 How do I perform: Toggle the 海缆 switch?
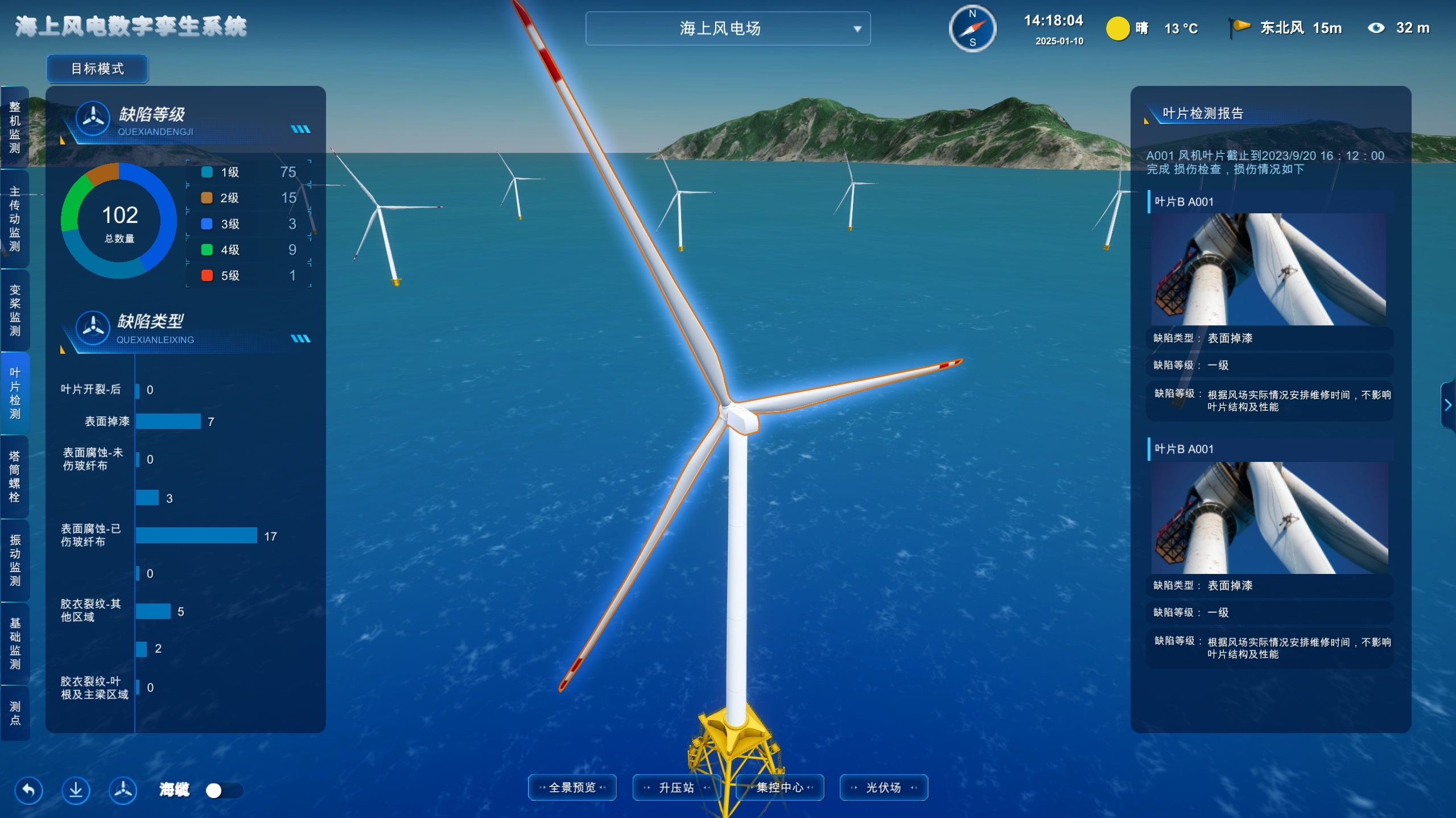click(224, 791)
